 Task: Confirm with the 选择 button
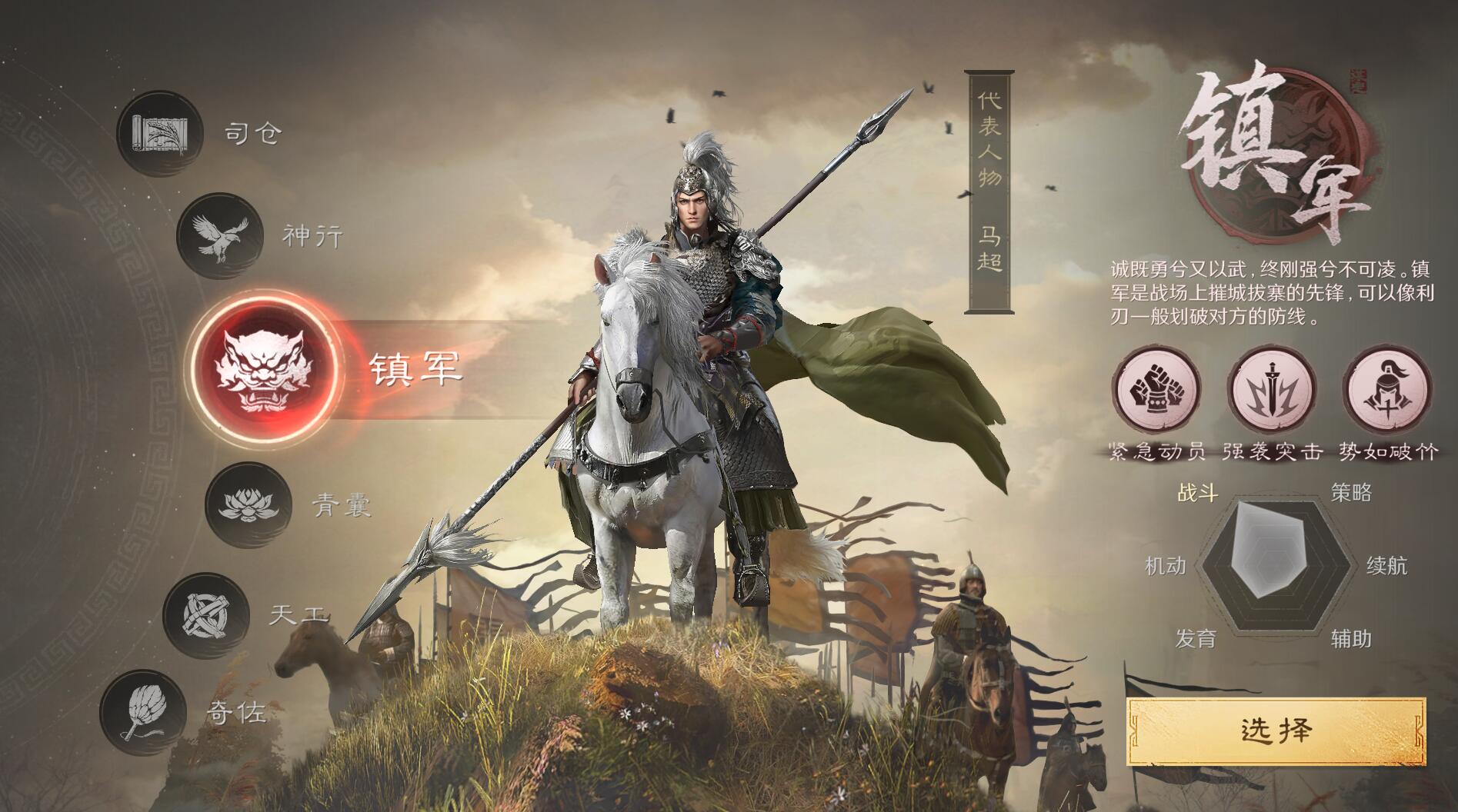coord(1276,730)
